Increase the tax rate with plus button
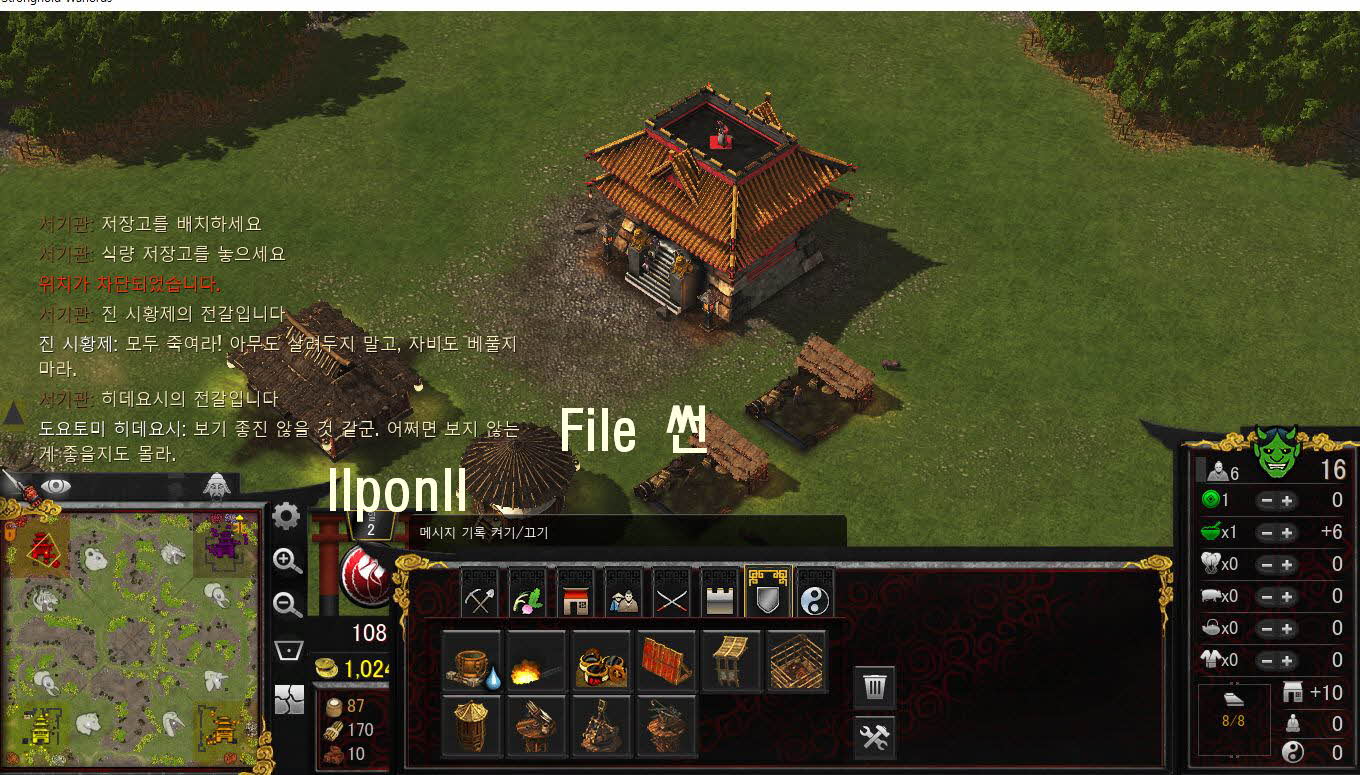Image resolution: width=1360 pixels, height=775 pixels. [x=1287, y=501]
